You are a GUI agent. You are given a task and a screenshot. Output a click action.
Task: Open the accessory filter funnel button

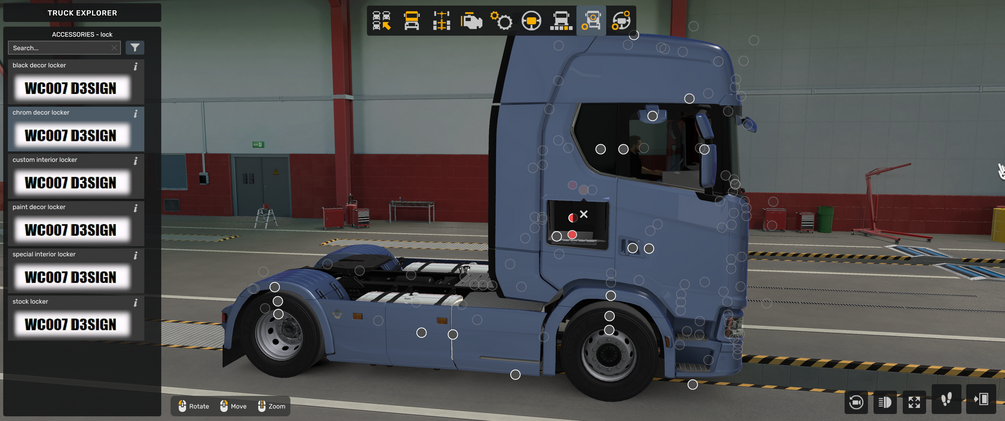(x=135, y=48)
